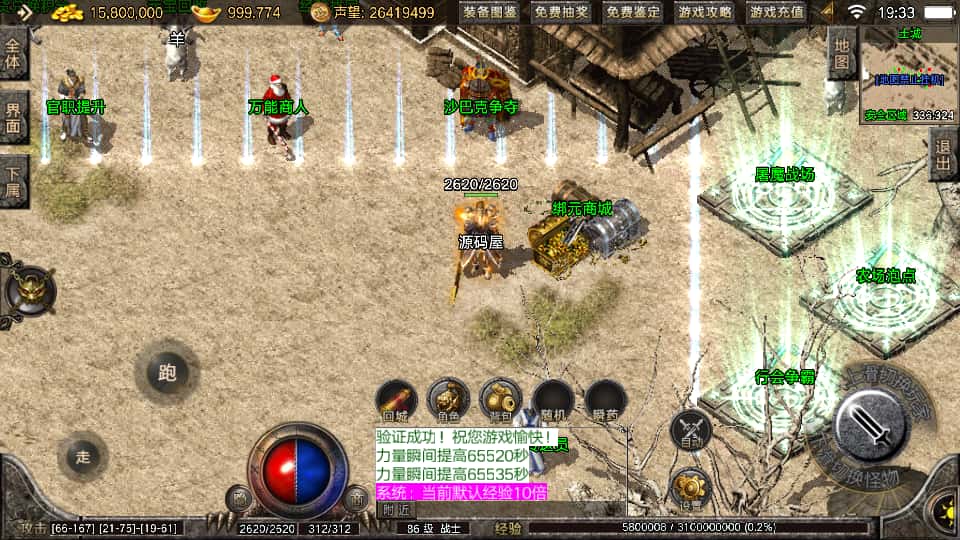
Task: Switch to the 界面 side tab
Action: point(13,118)
